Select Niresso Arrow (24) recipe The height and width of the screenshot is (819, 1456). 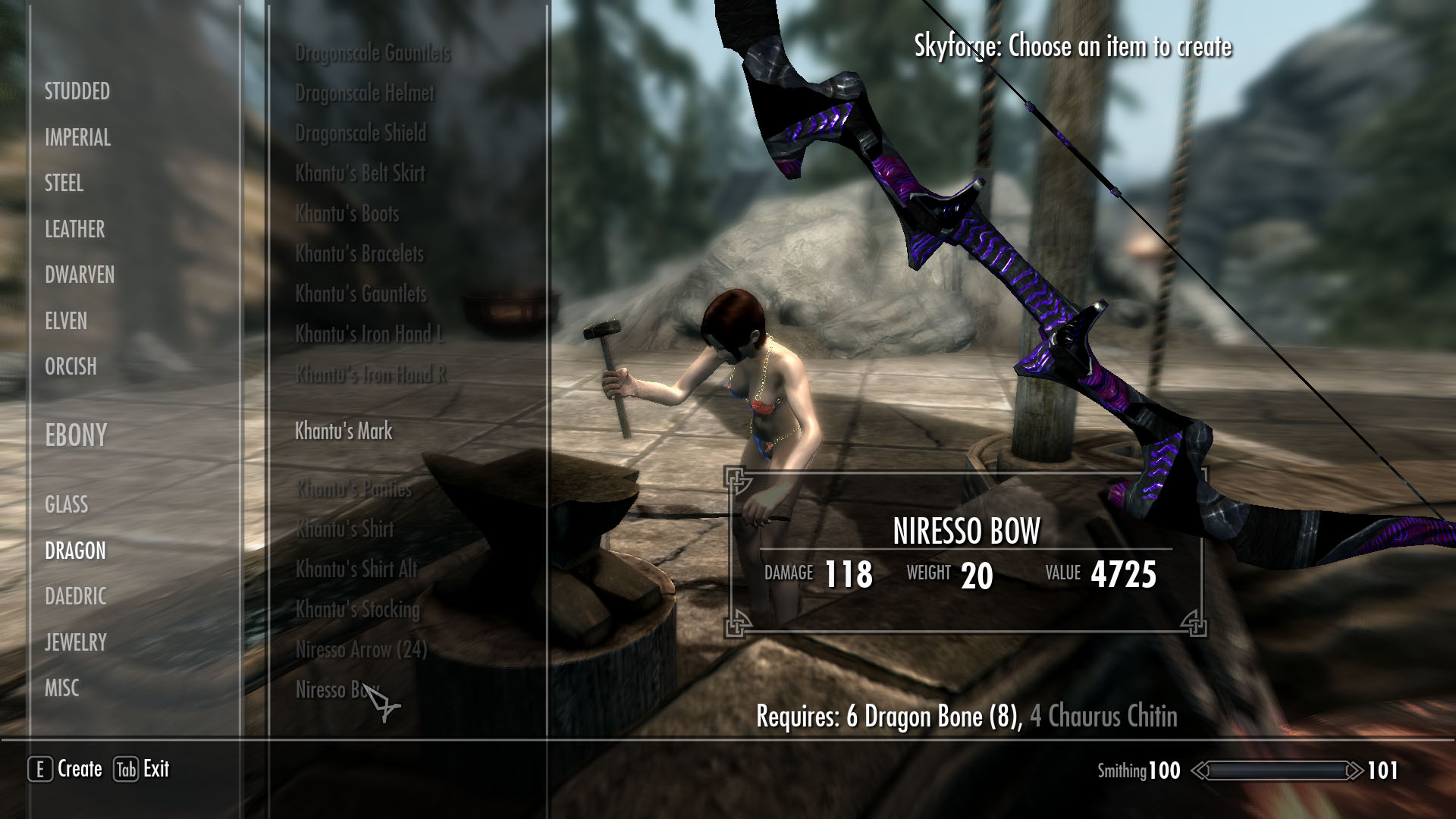point(361,650)
